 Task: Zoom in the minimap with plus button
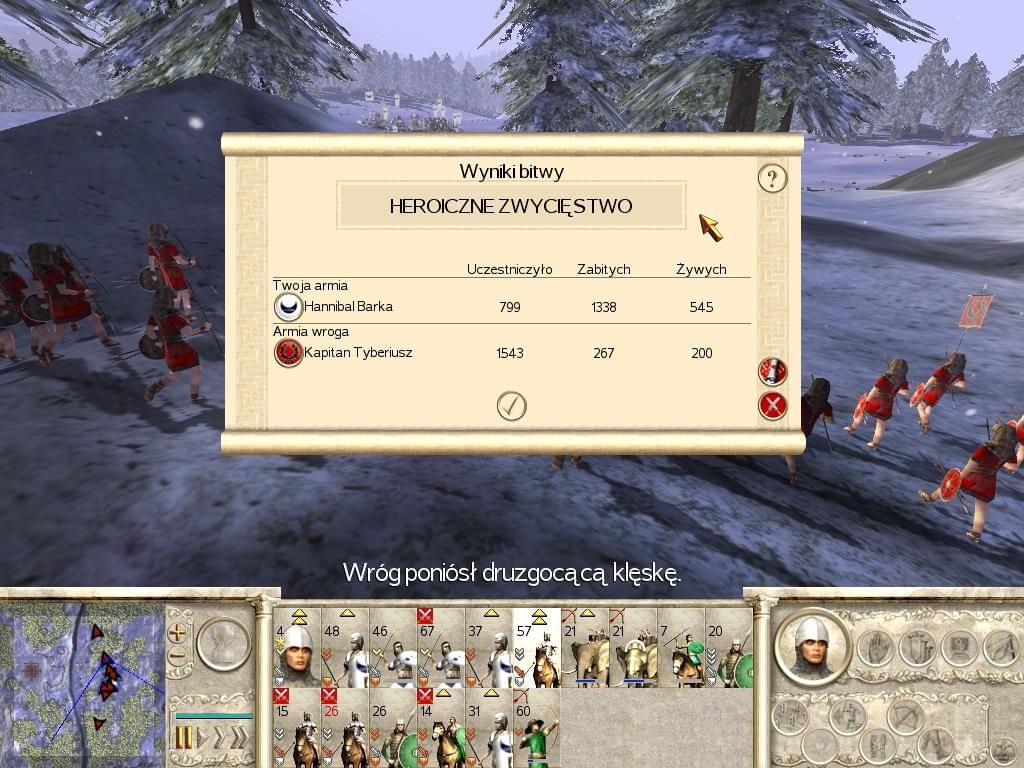(x=178, y=632)
